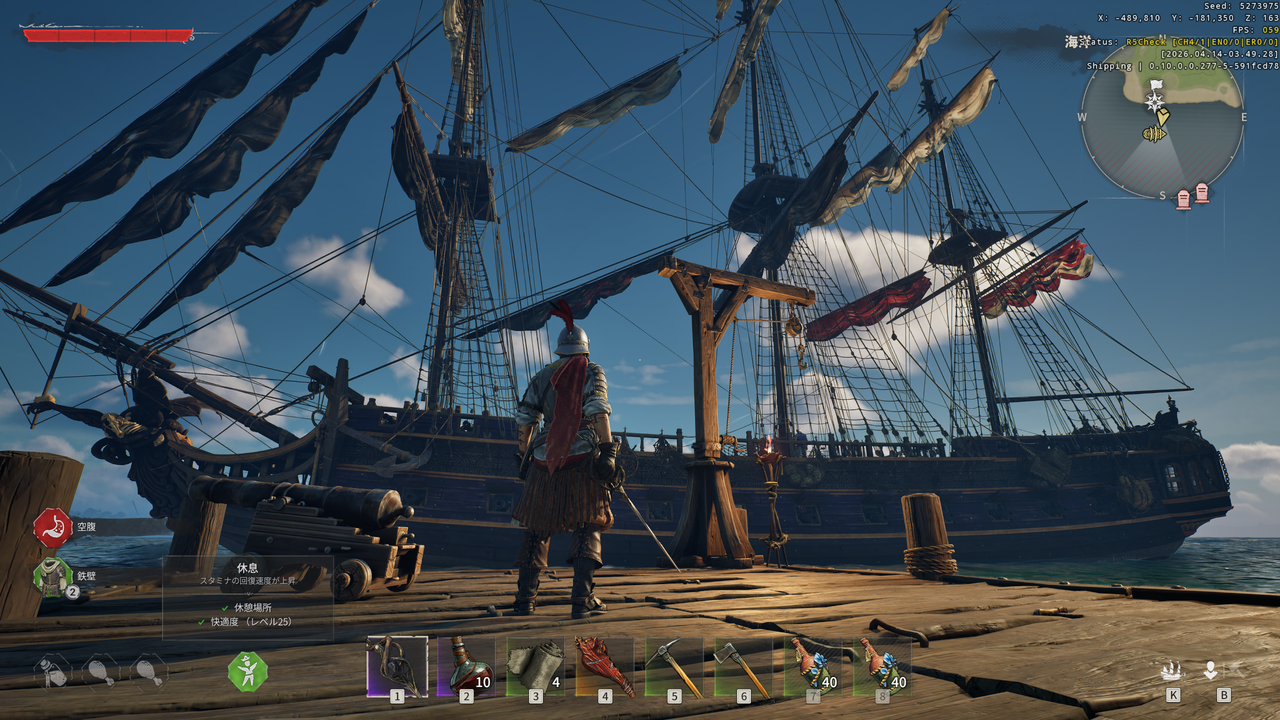Select the cloth bandage roll slot

(x=535, y=666)
